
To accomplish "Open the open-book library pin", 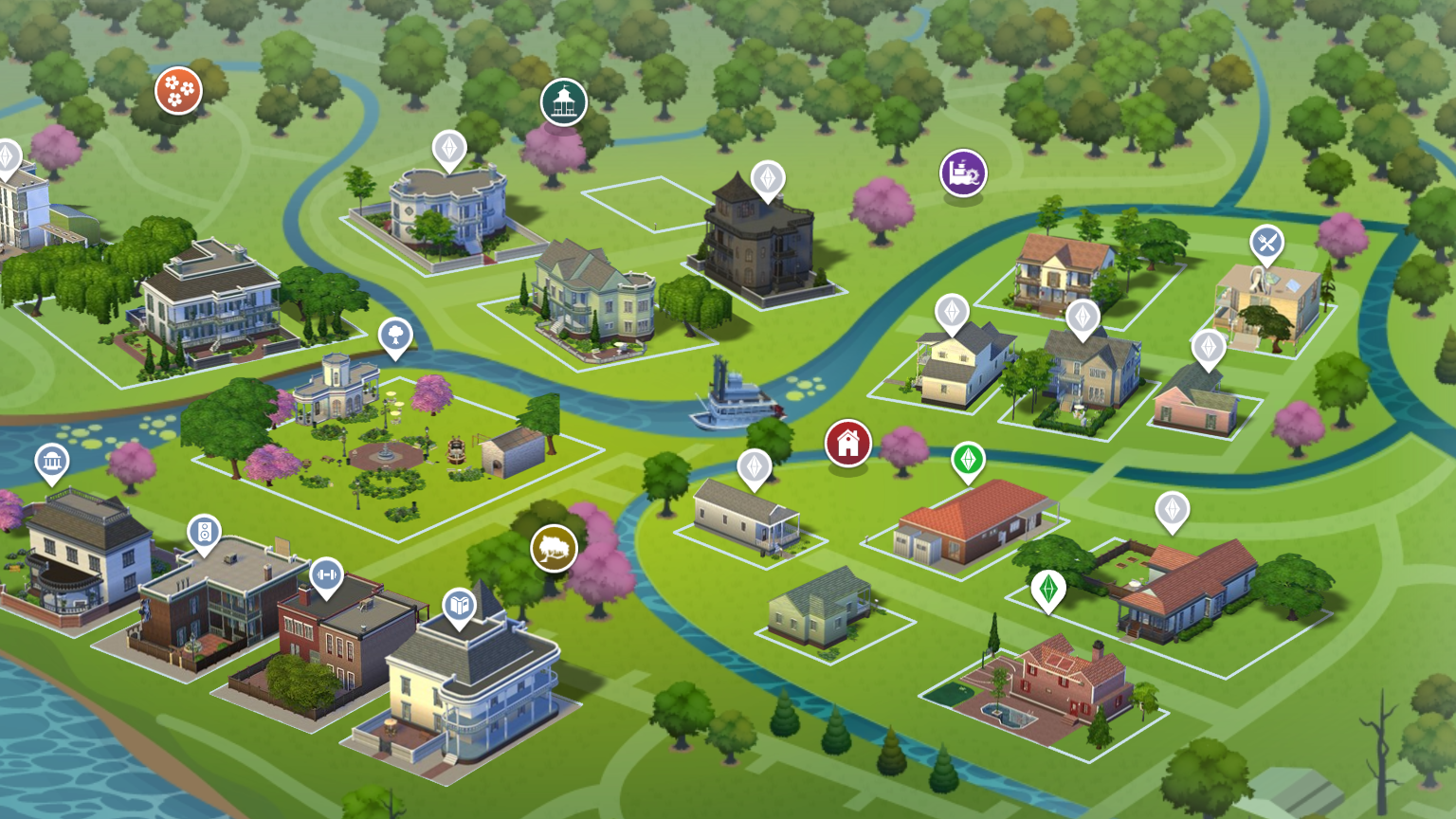I will [460, 605].
